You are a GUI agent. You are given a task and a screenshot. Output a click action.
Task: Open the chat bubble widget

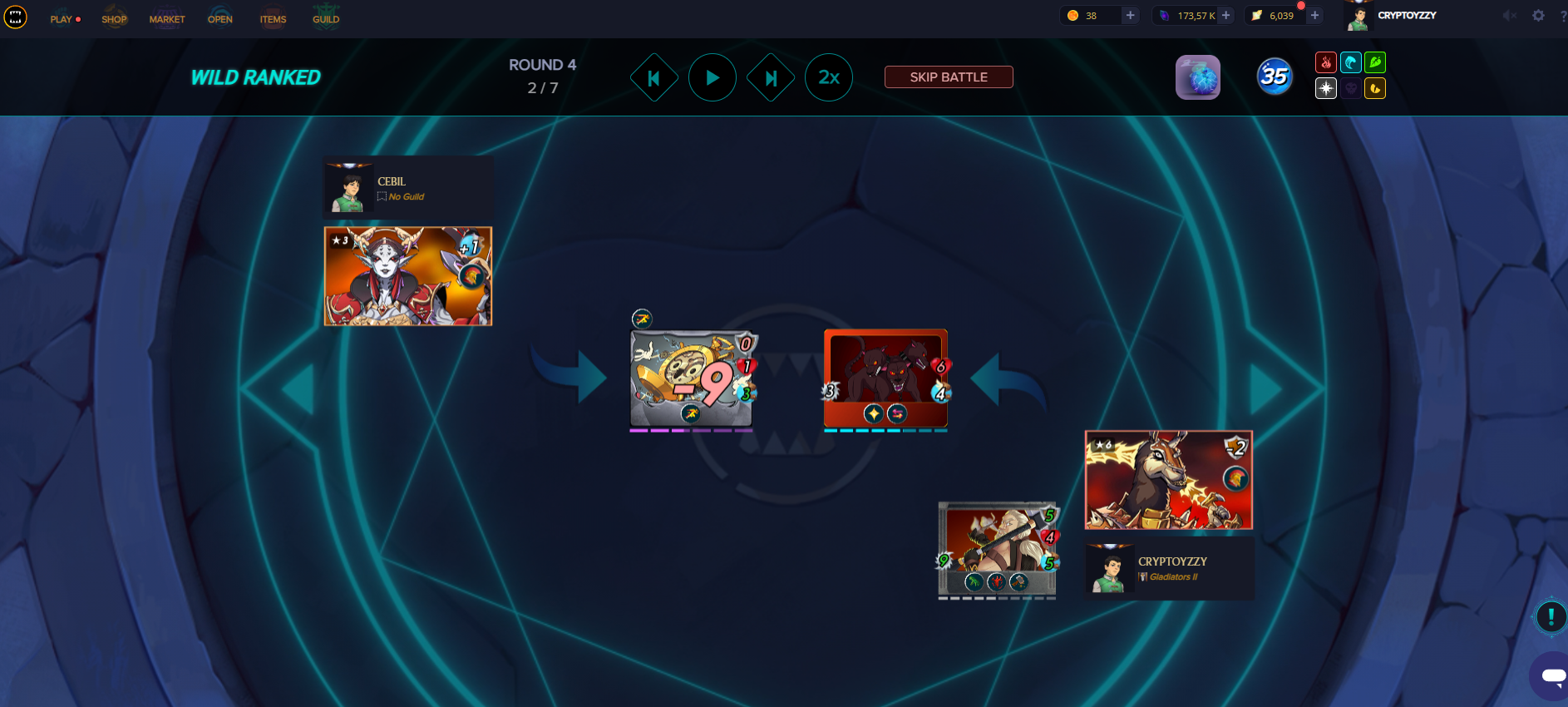tap(1551, 675)
